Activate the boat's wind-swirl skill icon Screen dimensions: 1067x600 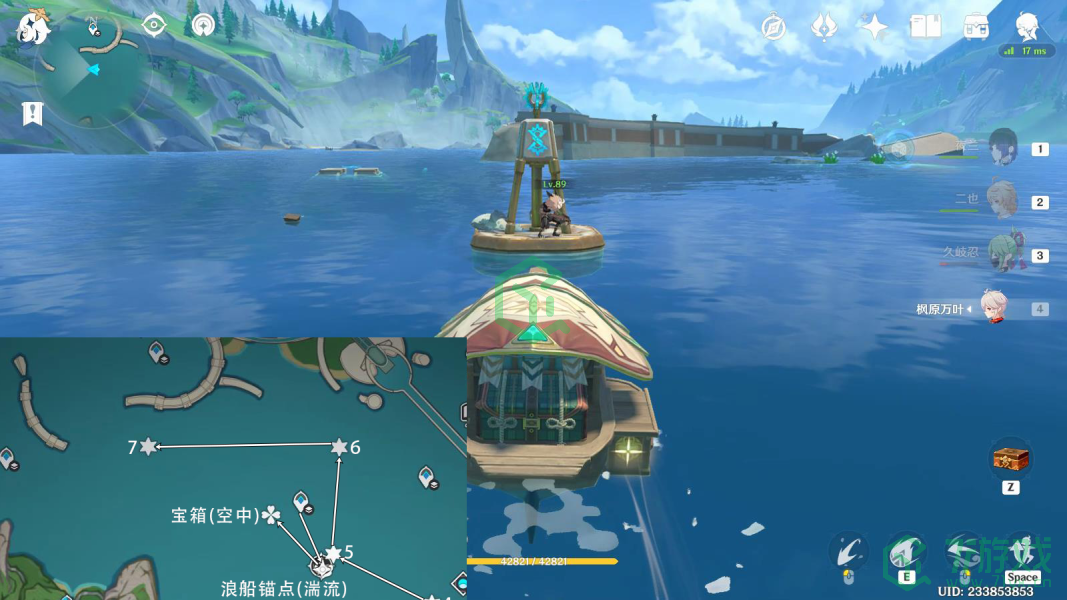(964, 553)
